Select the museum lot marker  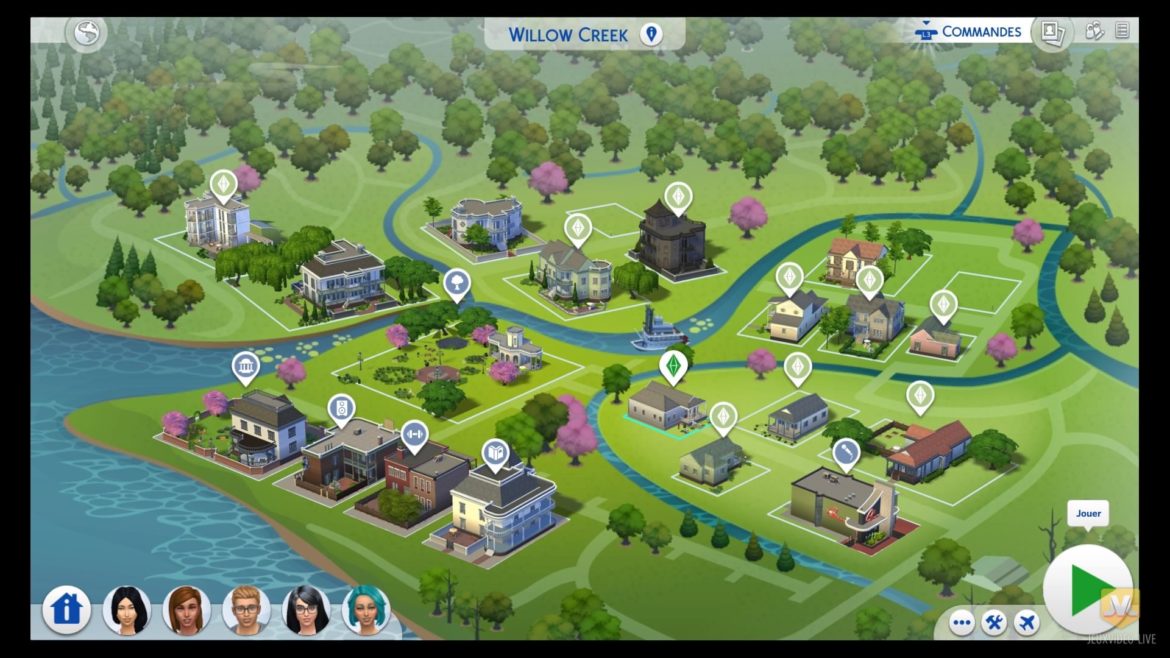(x=245, y=367)
